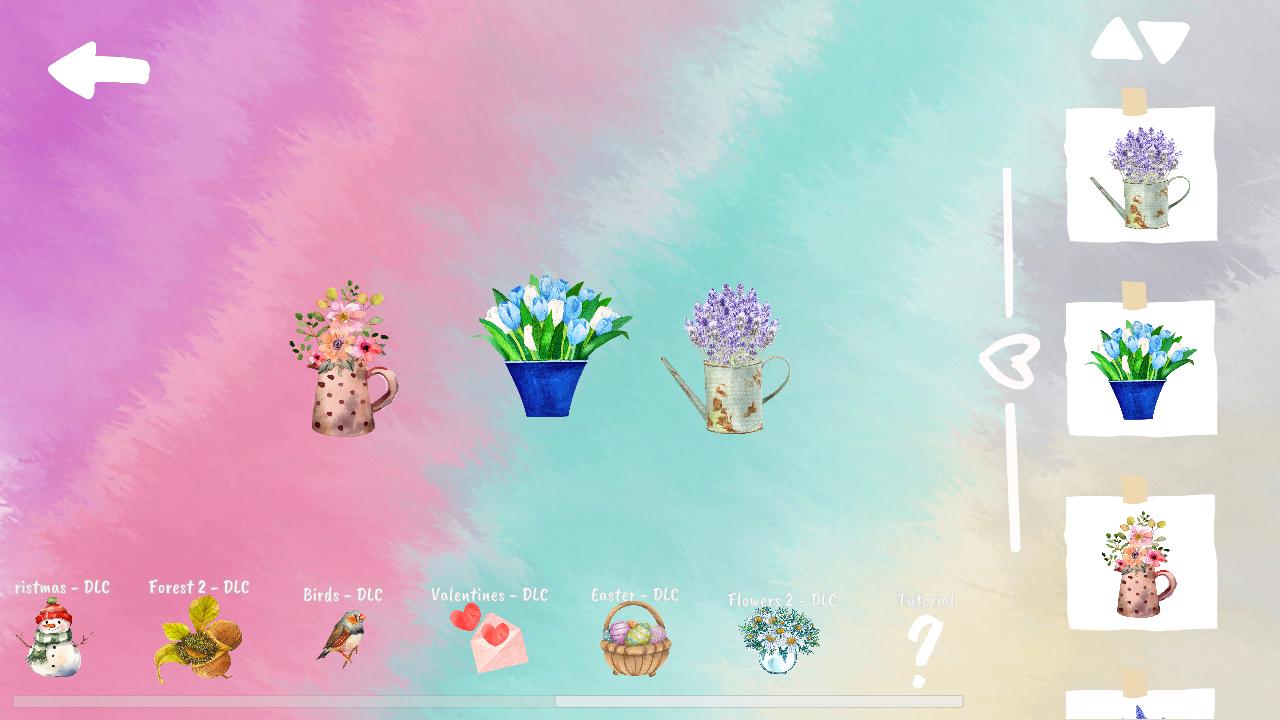Open the Easter DLC basket pack
The image size is (1280, 720).
click(x=633, y=643)
